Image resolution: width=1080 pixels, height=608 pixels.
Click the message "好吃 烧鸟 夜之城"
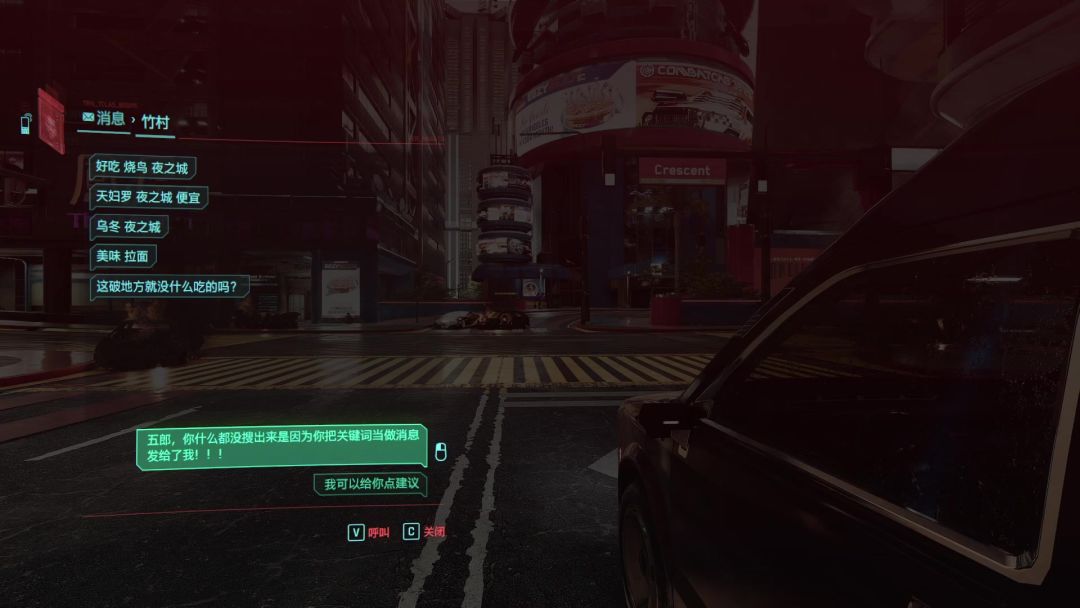point(141,168)
